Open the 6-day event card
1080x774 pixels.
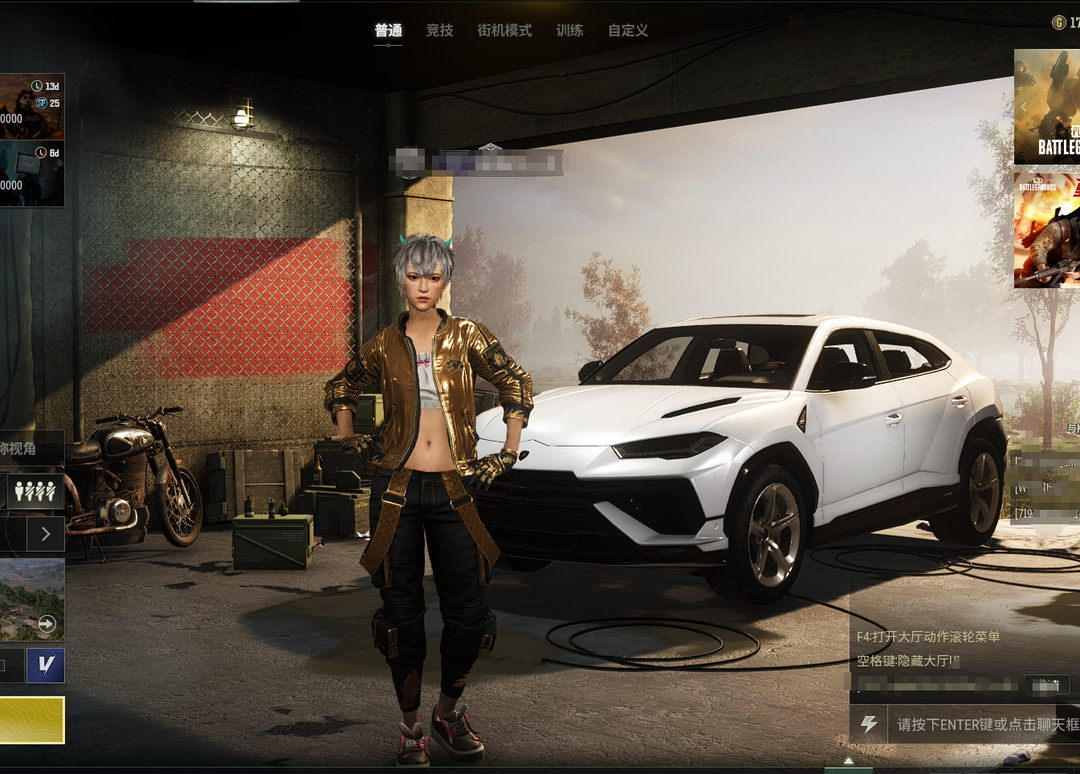coord(32,173)
